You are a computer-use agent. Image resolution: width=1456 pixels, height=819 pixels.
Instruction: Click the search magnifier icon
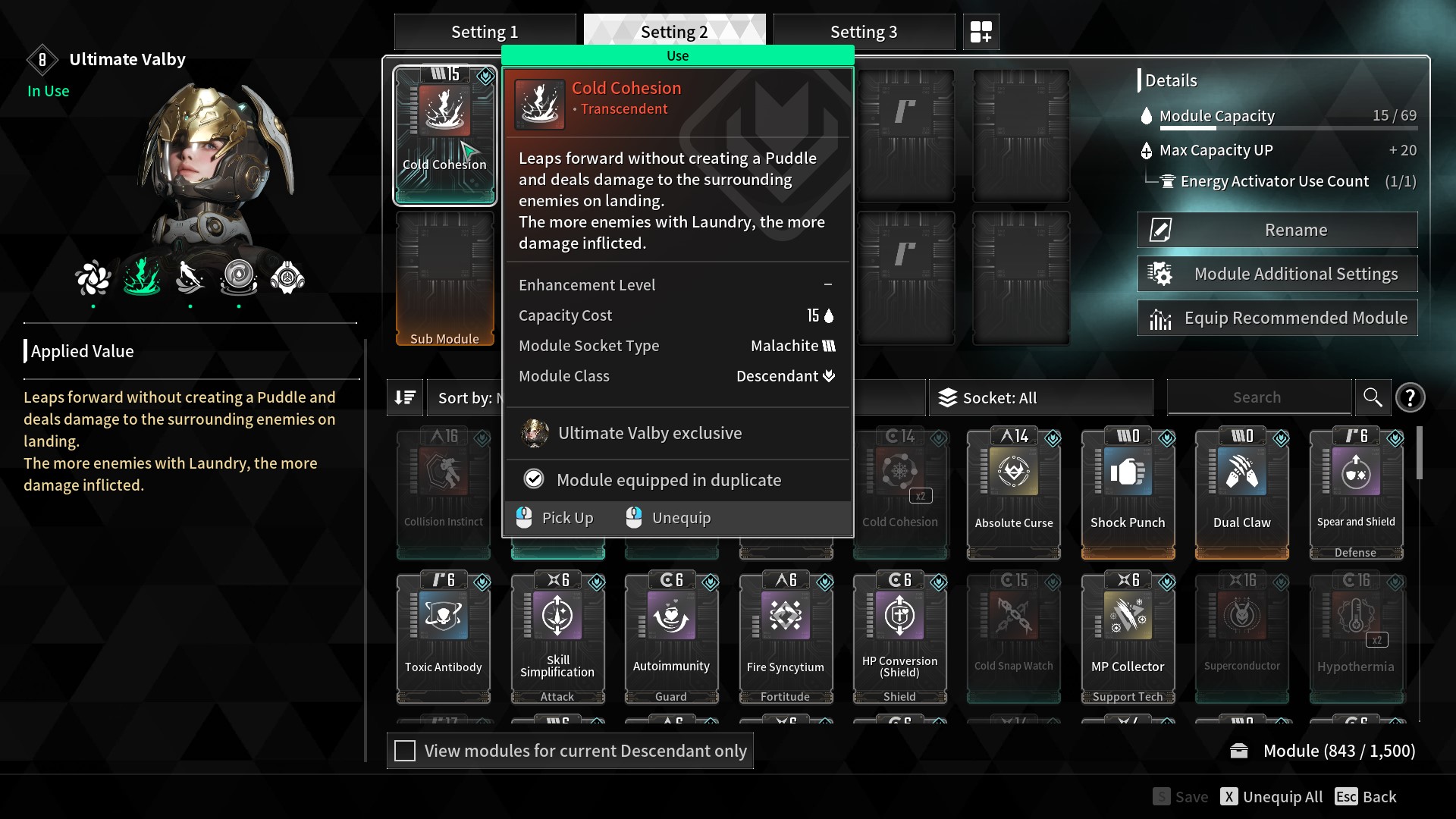1373,397
